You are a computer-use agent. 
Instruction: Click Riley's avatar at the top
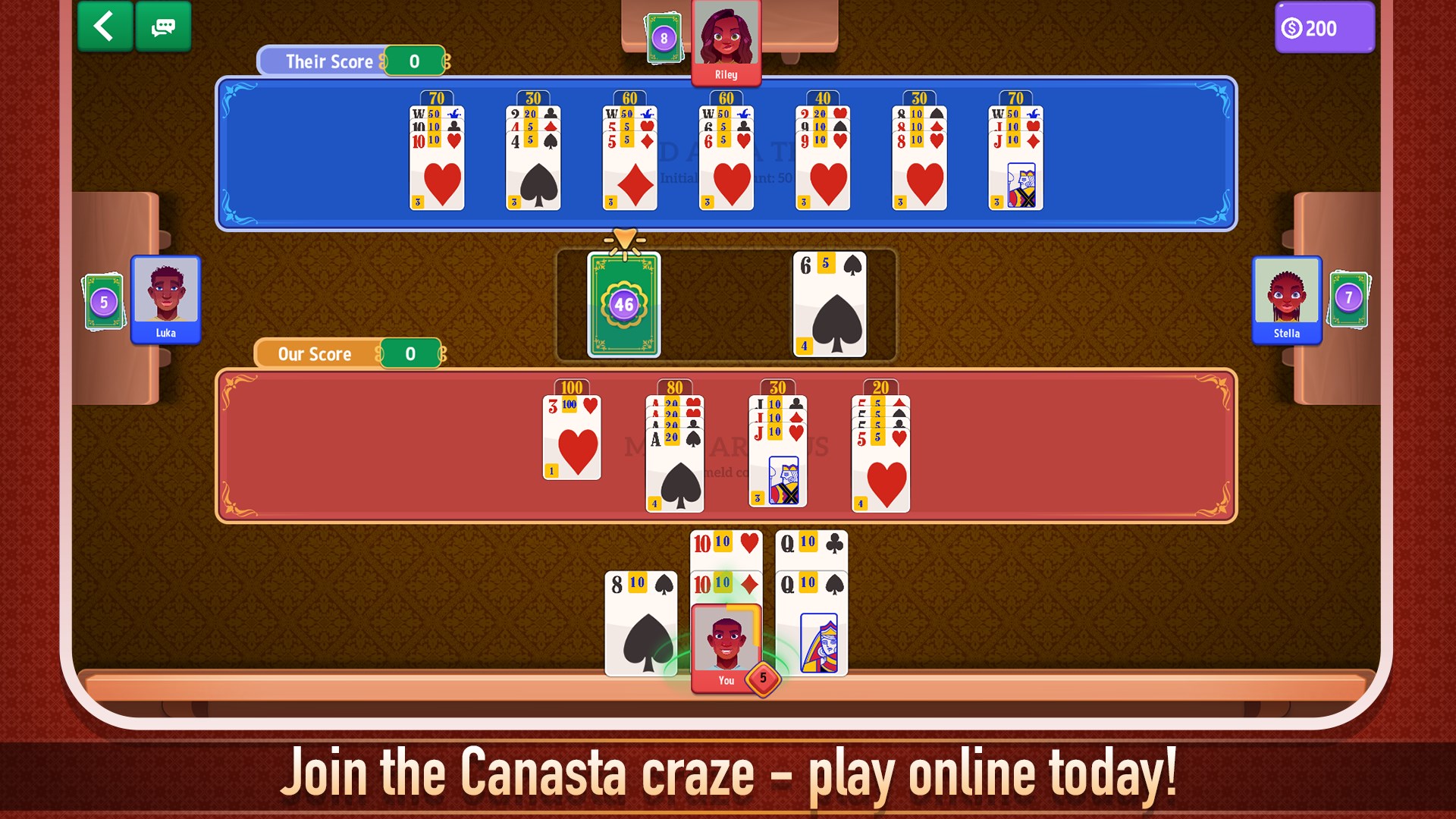point(726,36)
